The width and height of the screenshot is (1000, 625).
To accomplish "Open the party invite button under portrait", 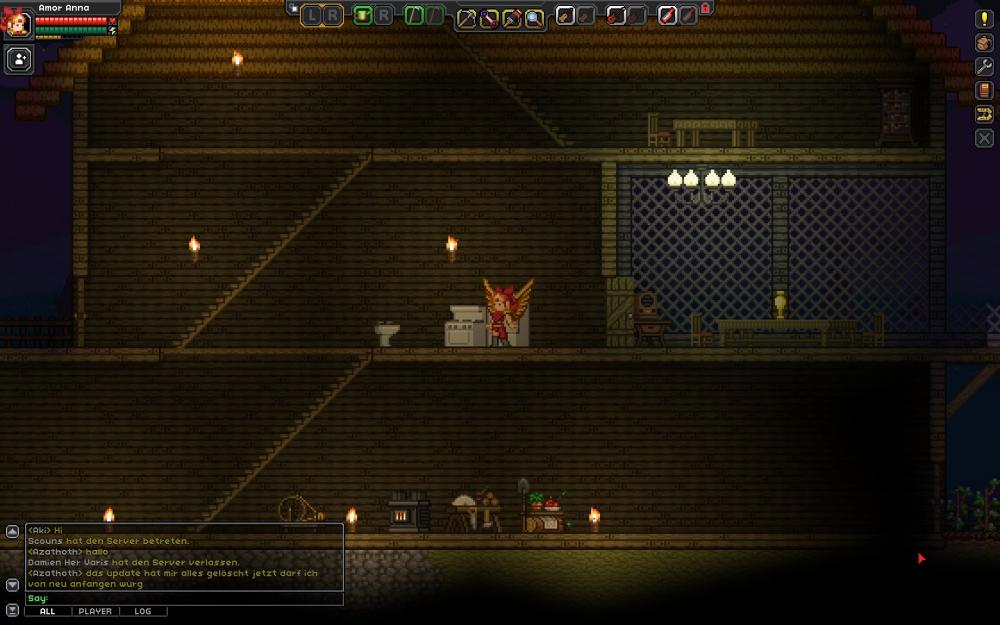I will point(19,59).
